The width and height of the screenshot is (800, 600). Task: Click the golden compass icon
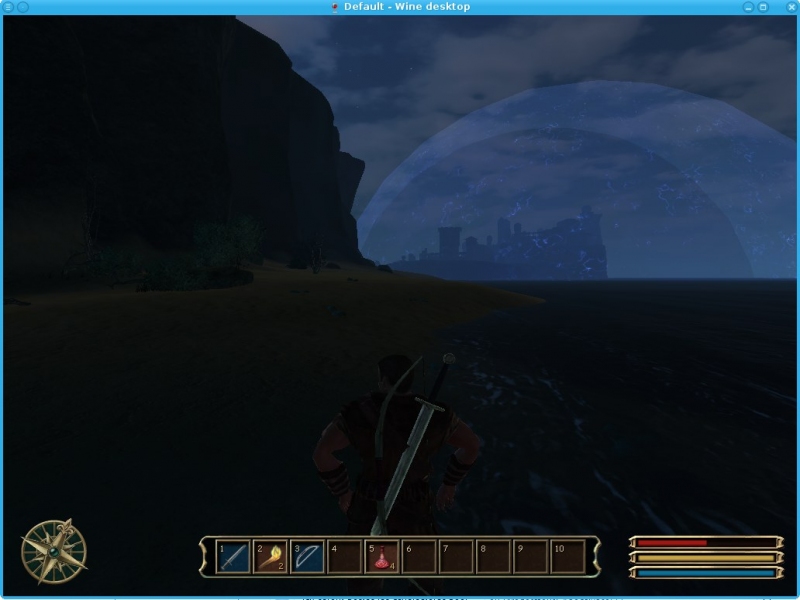pyautogui.click(x=54, y=551)
